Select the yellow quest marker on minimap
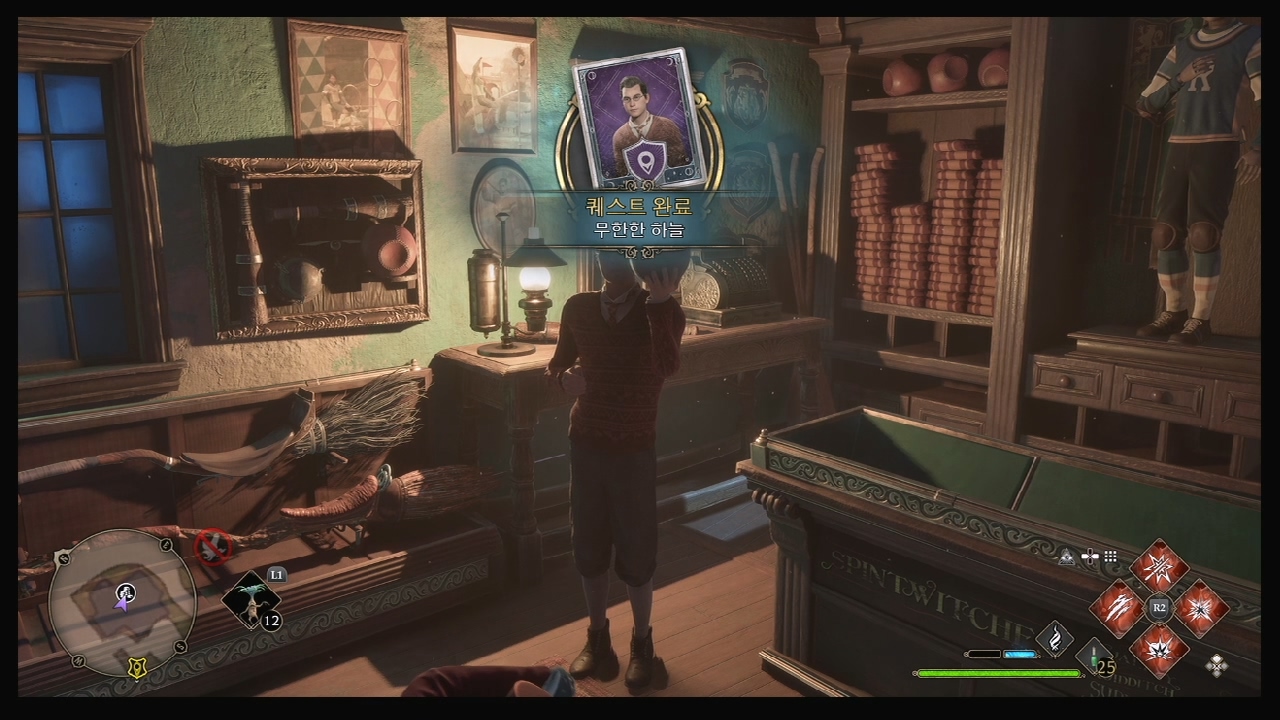Screen dimensions: 1280x720 click(136, 670)
